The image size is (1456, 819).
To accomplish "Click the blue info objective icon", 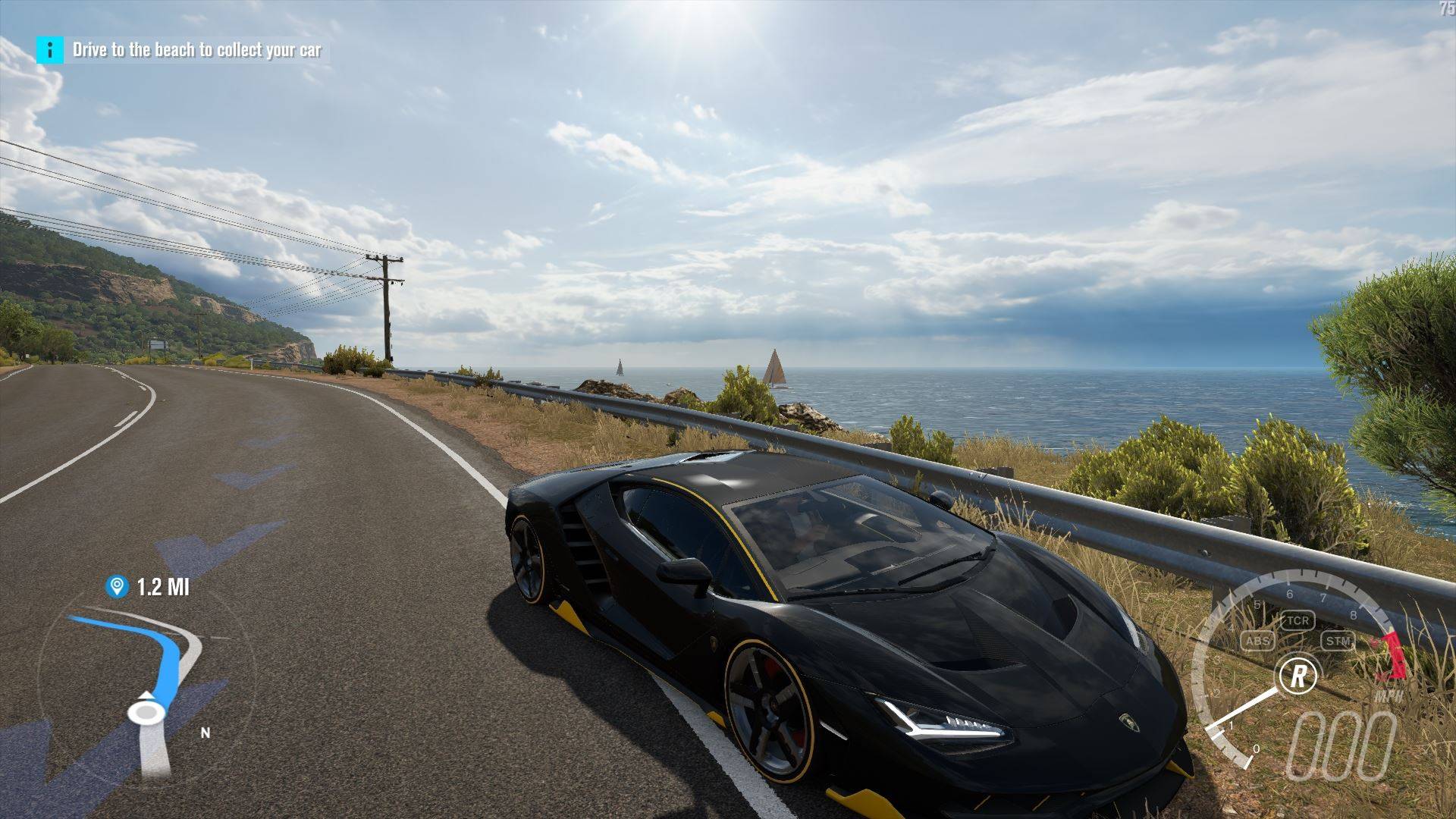I will [x=50, y=50].
